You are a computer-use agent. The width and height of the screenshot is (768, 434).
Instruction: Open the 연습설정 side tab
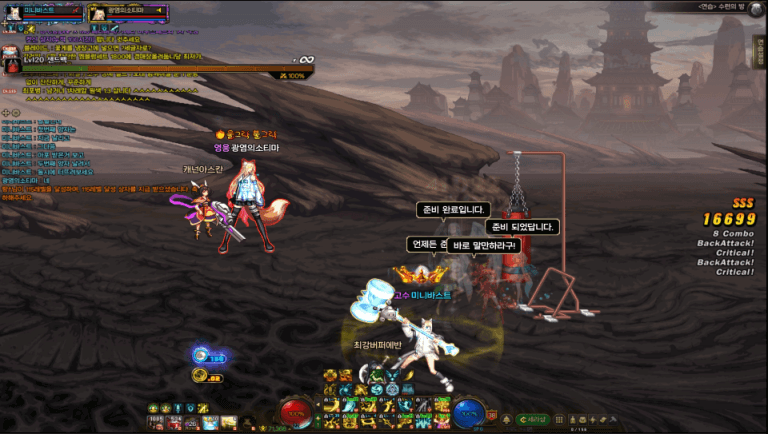click(759, 52)
